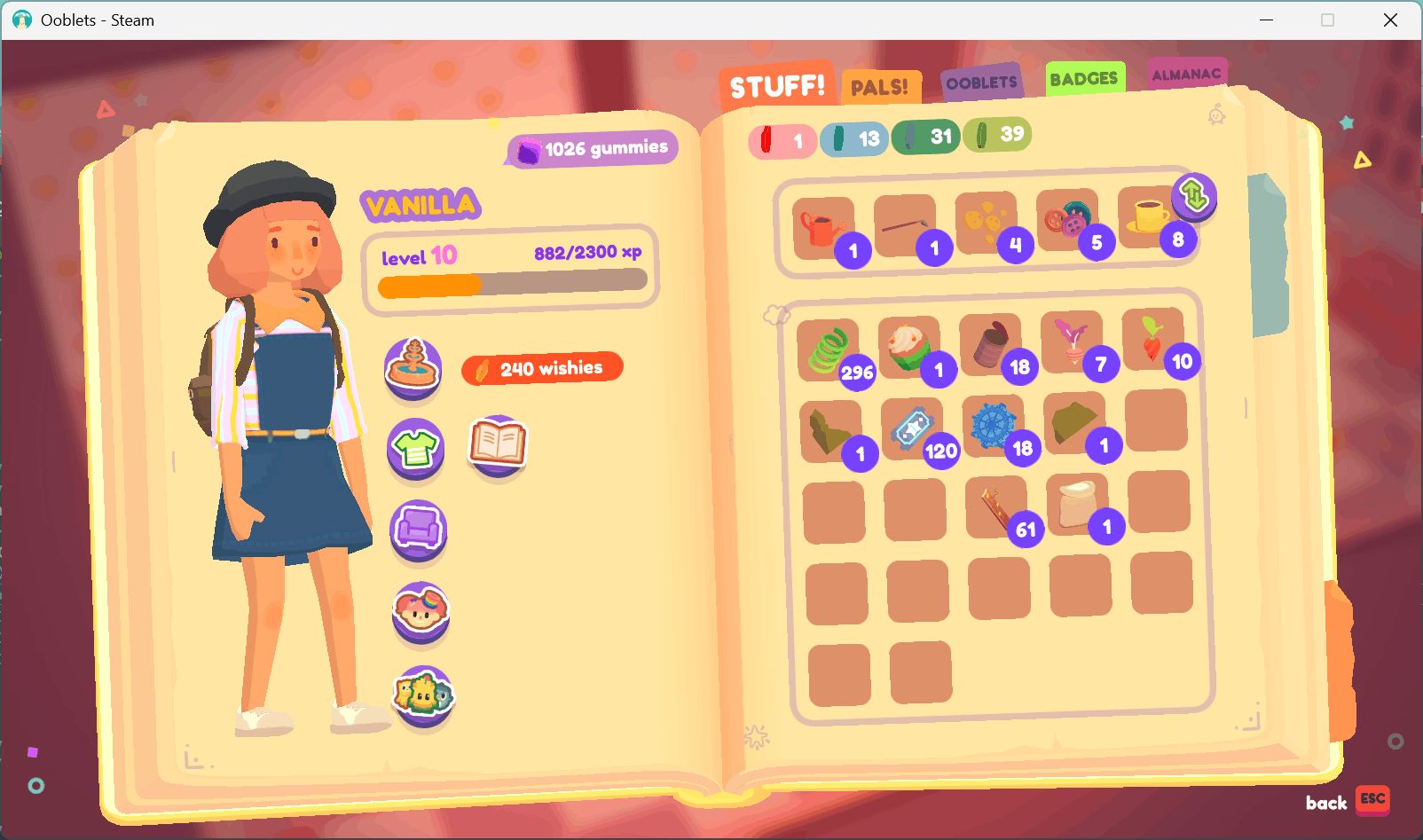Open the green shirt clothing icon
This screenshot has height=840, width=1423.
[x=415, y=447]
